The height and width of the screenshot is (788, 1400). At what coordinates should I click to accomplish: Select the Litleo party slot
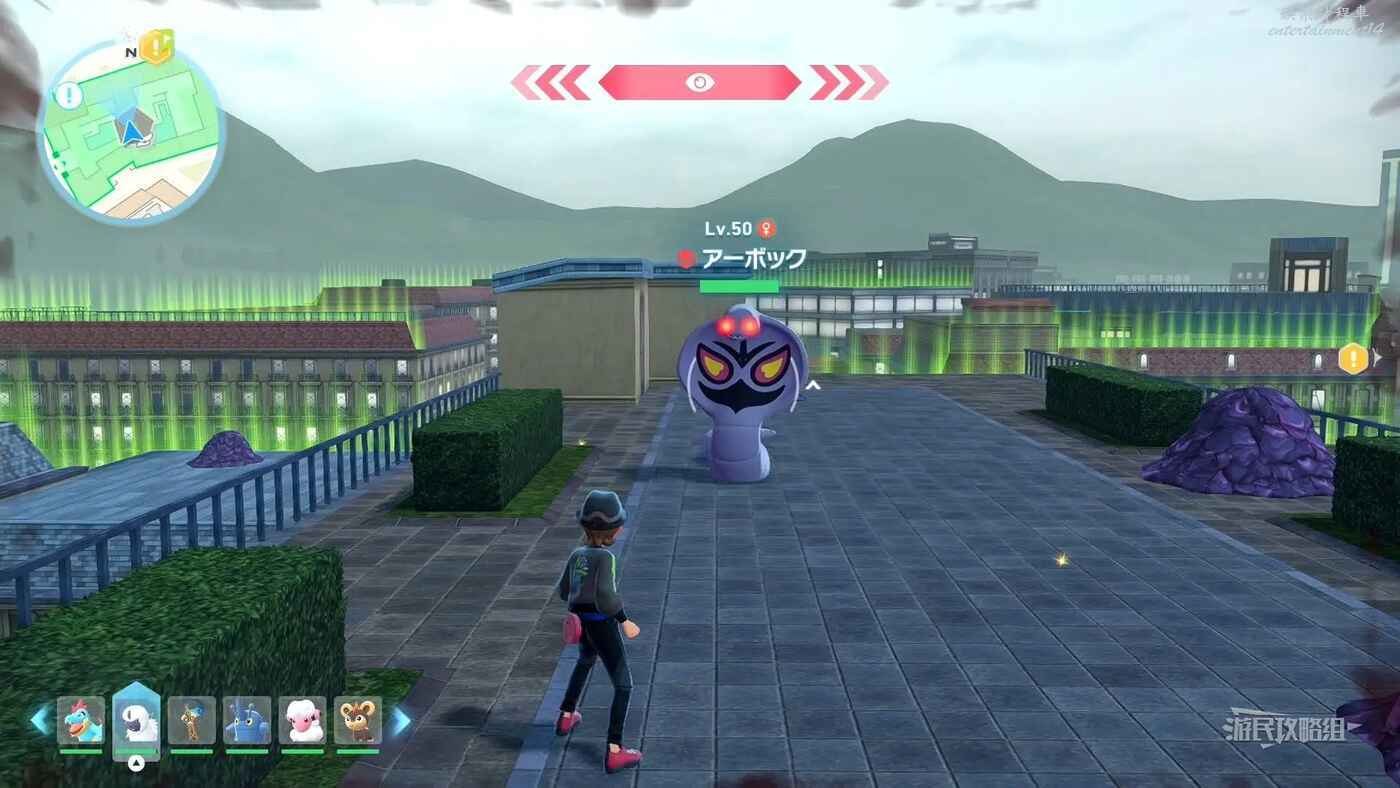click(357, 720)
